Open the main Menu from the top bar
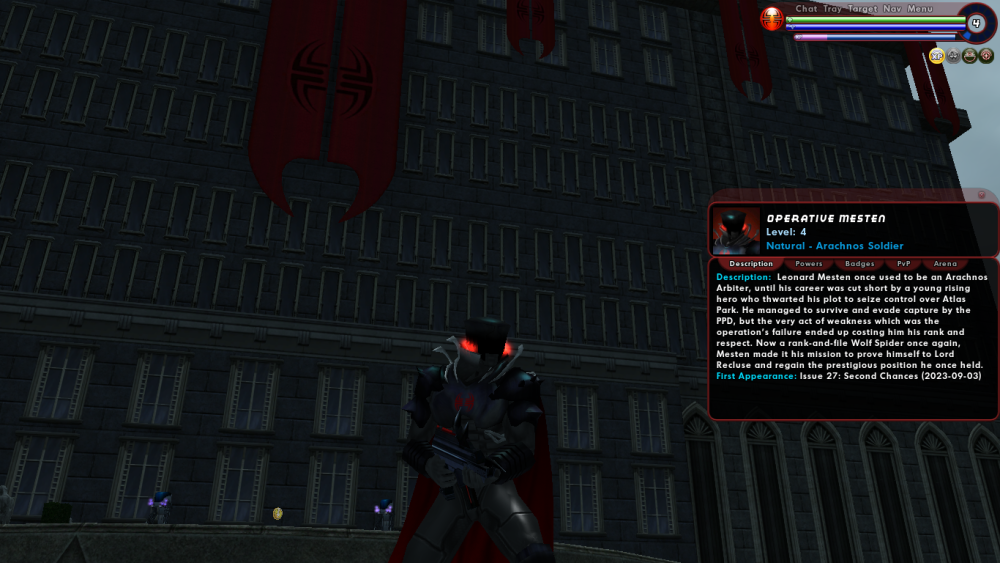The height and width of the screenshot is (563, 1000). (920, 9)
